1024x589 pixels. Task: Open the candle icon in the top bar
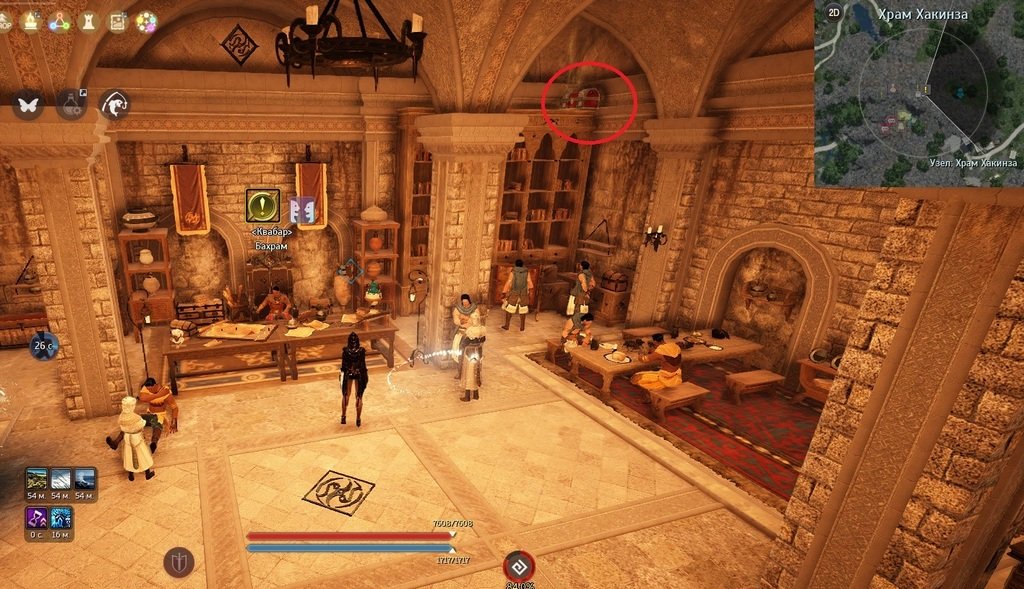coord(30,20)
